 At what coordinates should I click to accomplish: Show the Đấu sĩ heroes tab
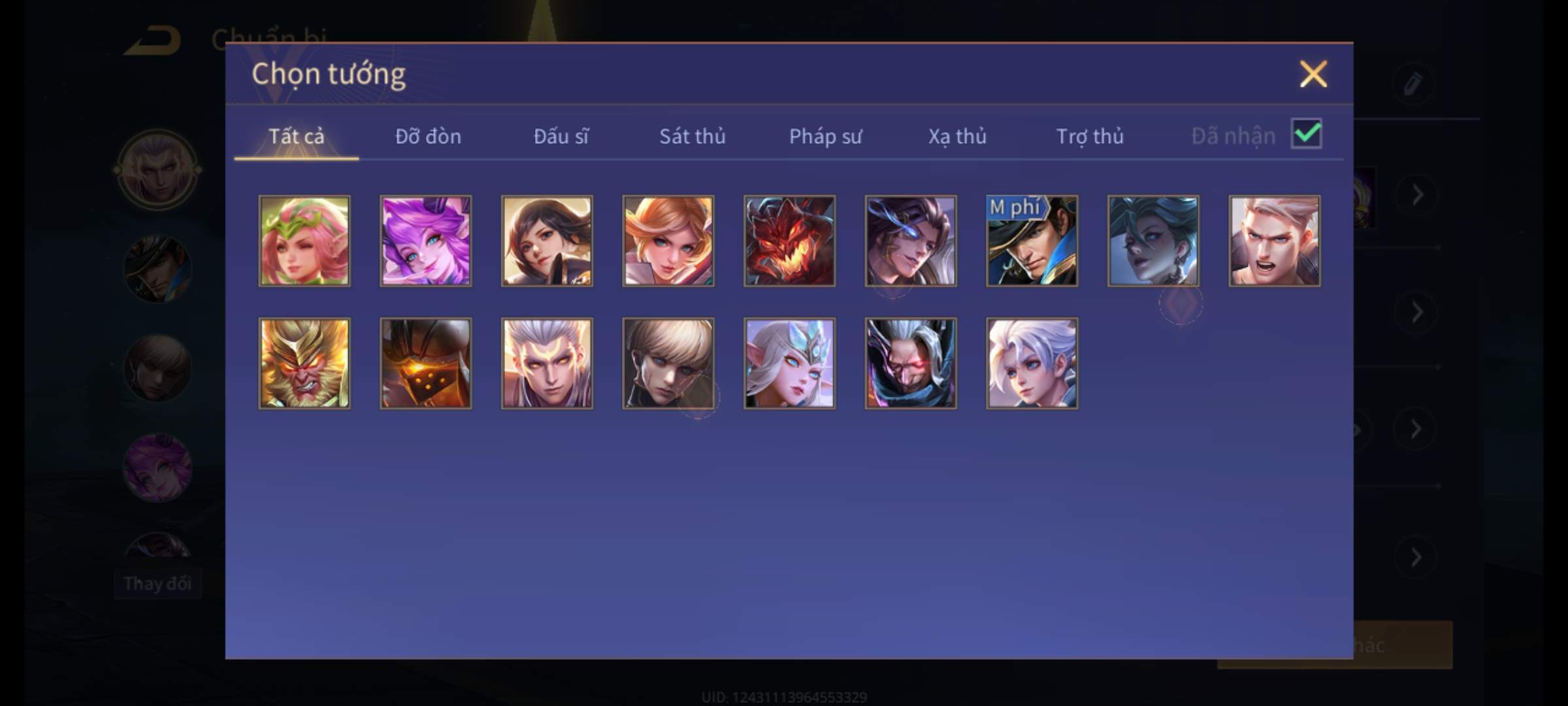561,136
